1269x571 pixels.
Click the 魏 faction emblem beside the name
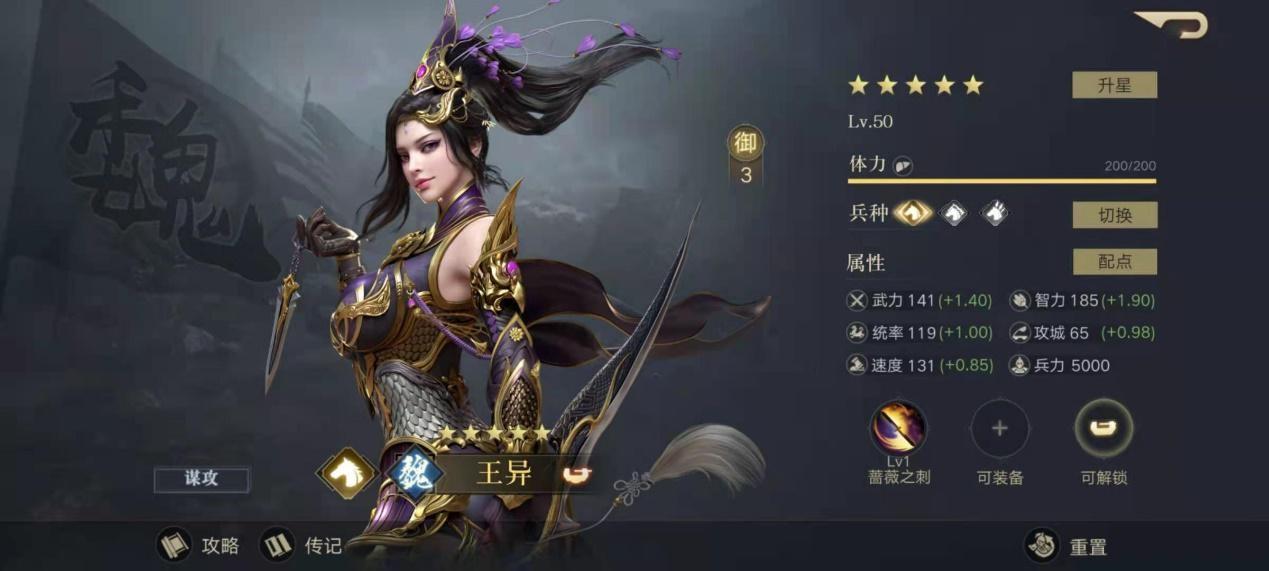click(412, 473)
